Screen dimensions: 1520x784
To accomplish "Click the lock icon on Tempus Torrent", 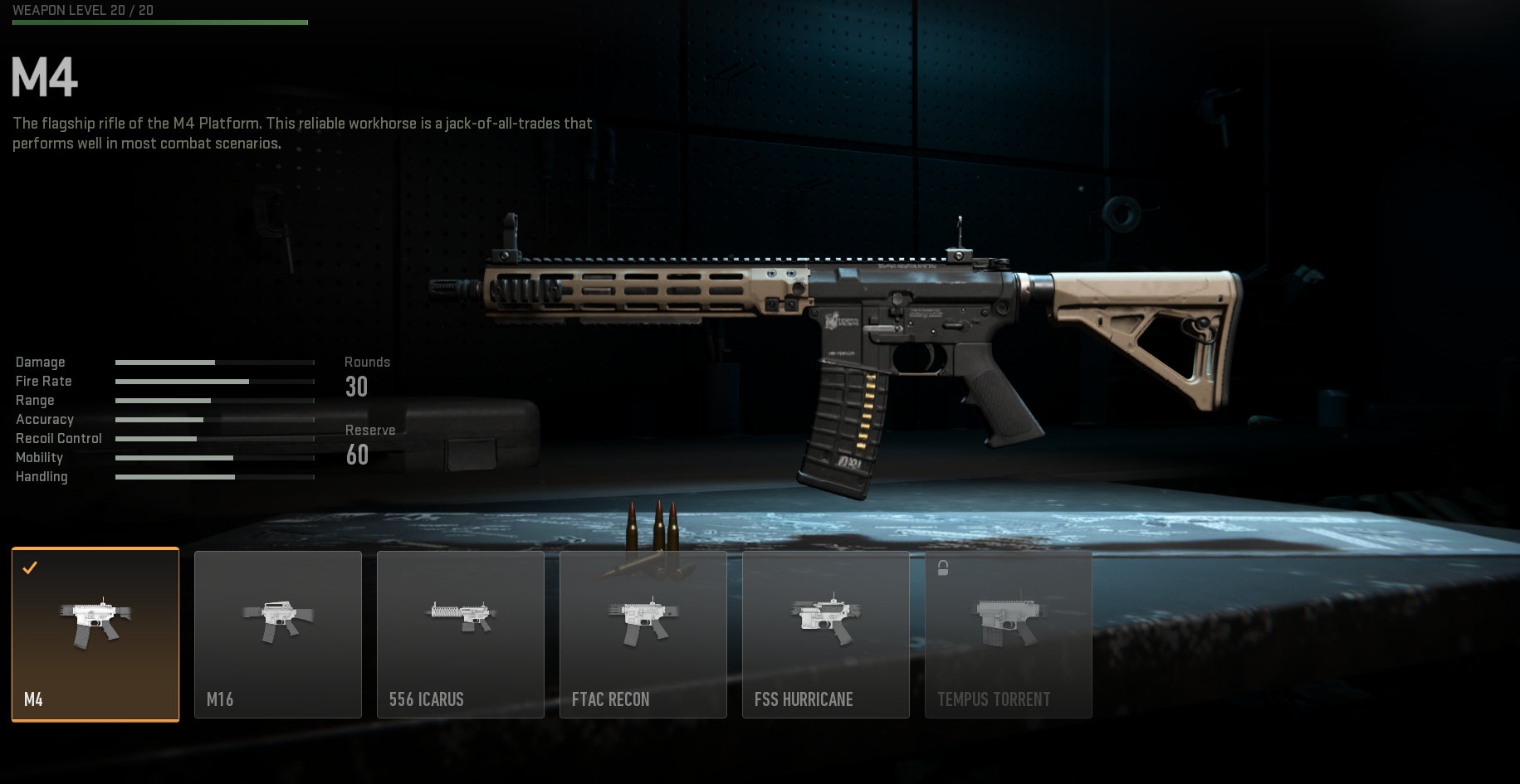I will [x=942, y=569].
